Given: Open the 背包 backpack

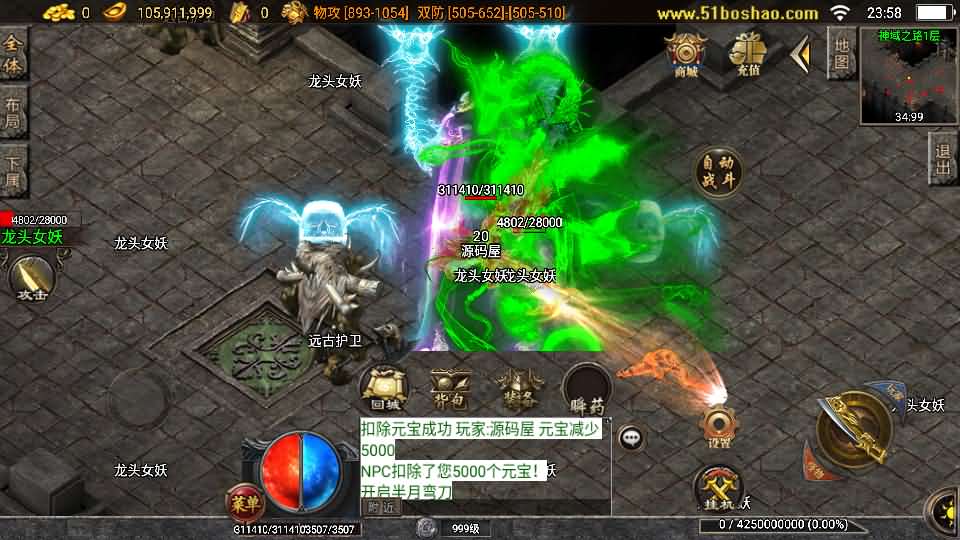Looking at the screenshot, I should tap(450, 389).
